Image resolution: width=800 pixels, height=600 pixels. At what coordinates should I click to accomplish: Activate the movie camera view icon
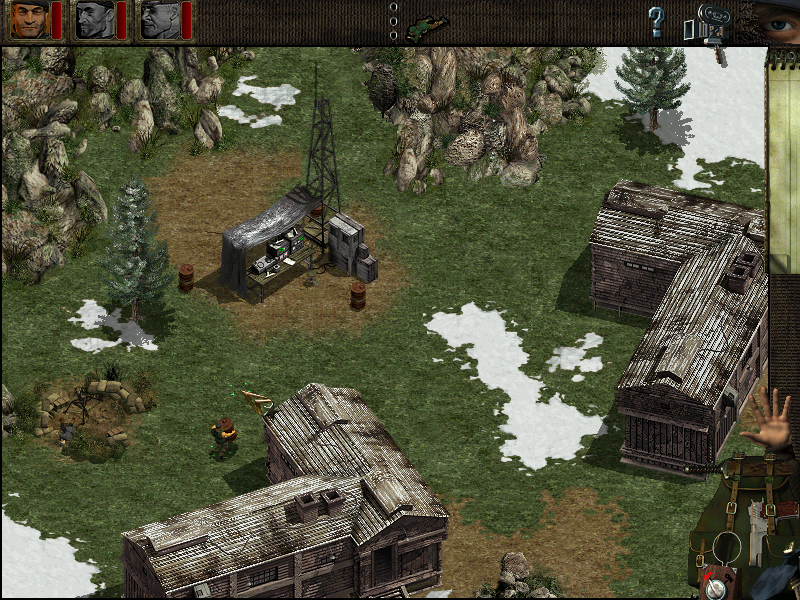[711, 22]
